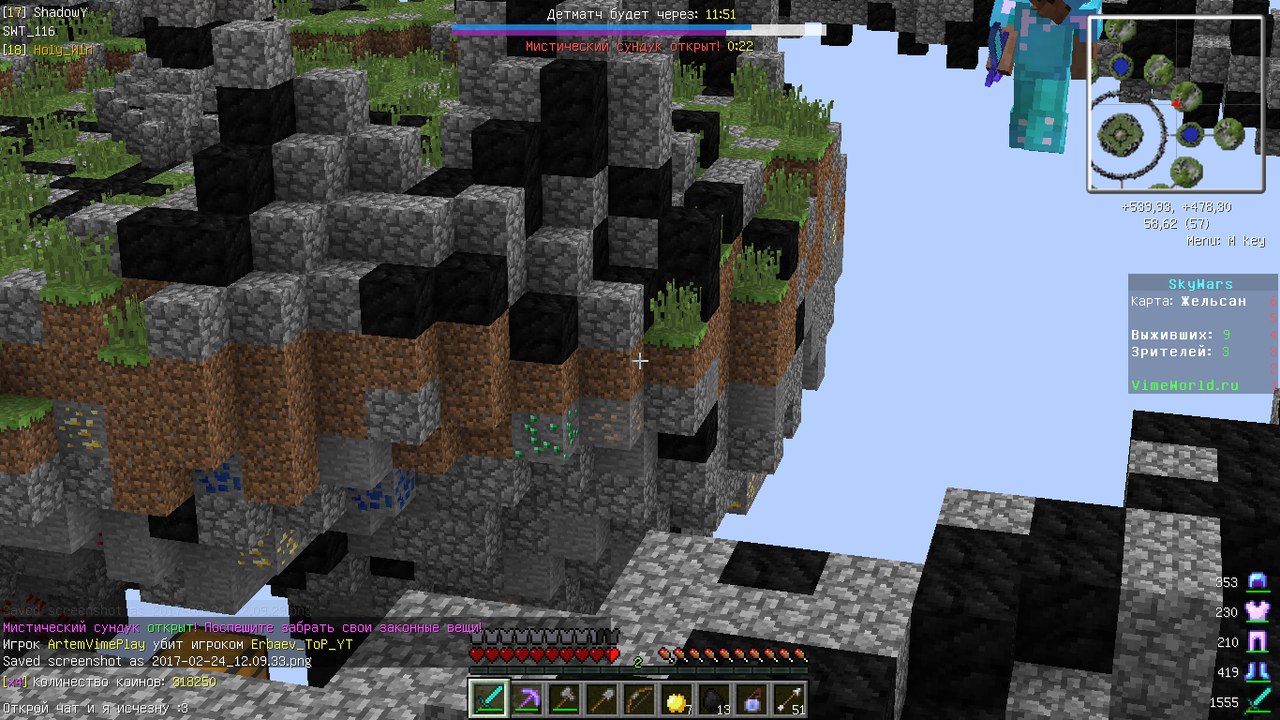1280x720 pixels.
Task: Click the boots durability icon
Action: coord(1257,672)
